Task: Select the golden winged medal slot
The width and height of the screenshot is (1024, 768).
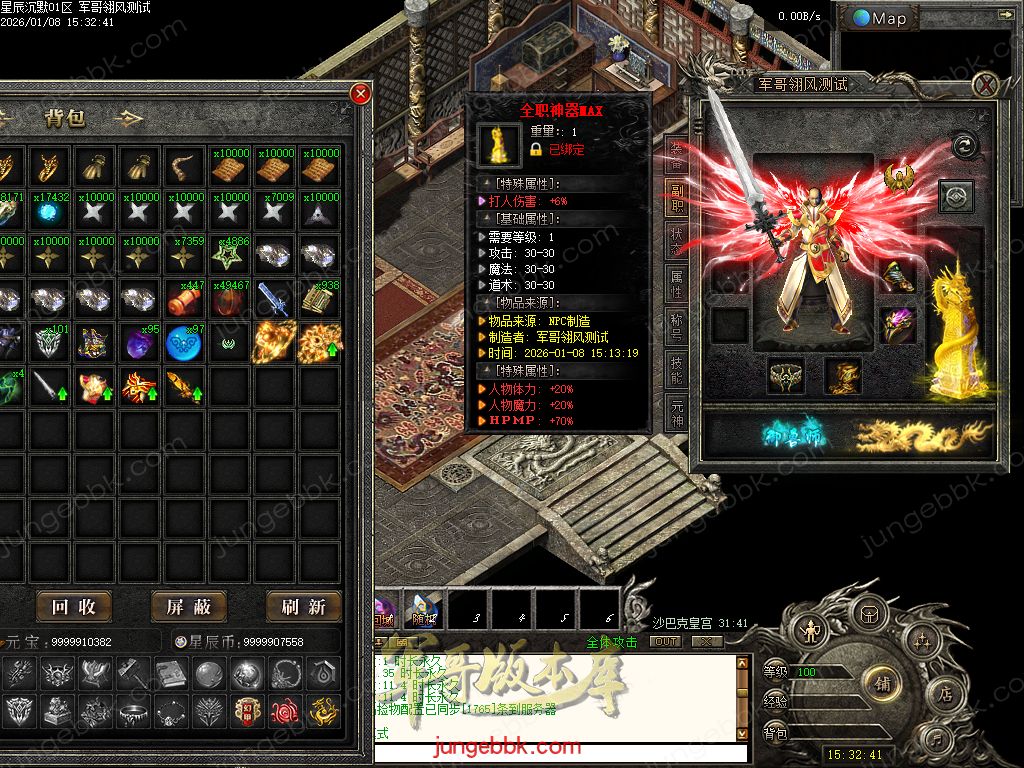Action: (898, 178)
